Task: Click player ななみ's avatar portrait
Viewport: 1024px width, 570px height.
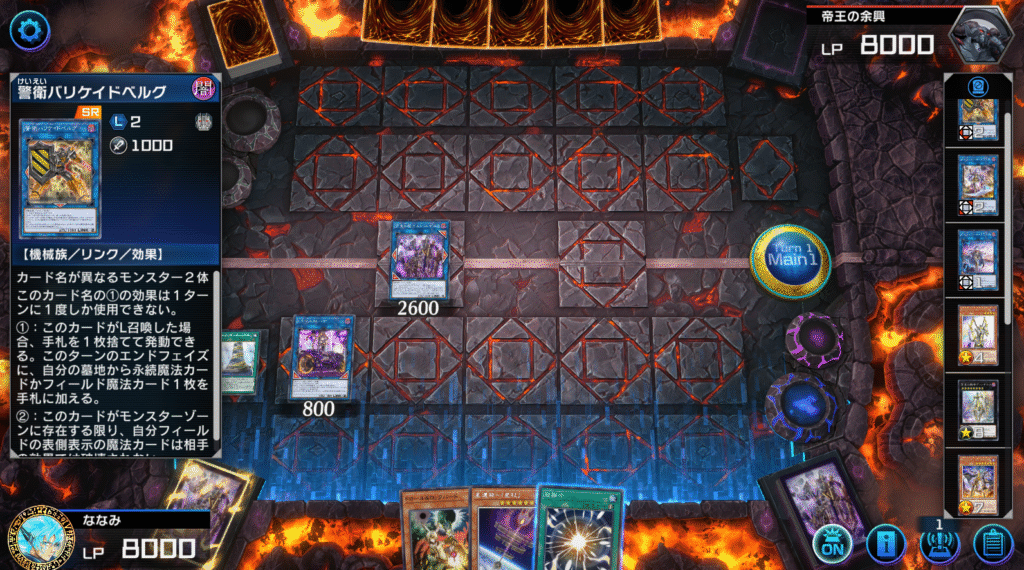Action: coord(40,537)
